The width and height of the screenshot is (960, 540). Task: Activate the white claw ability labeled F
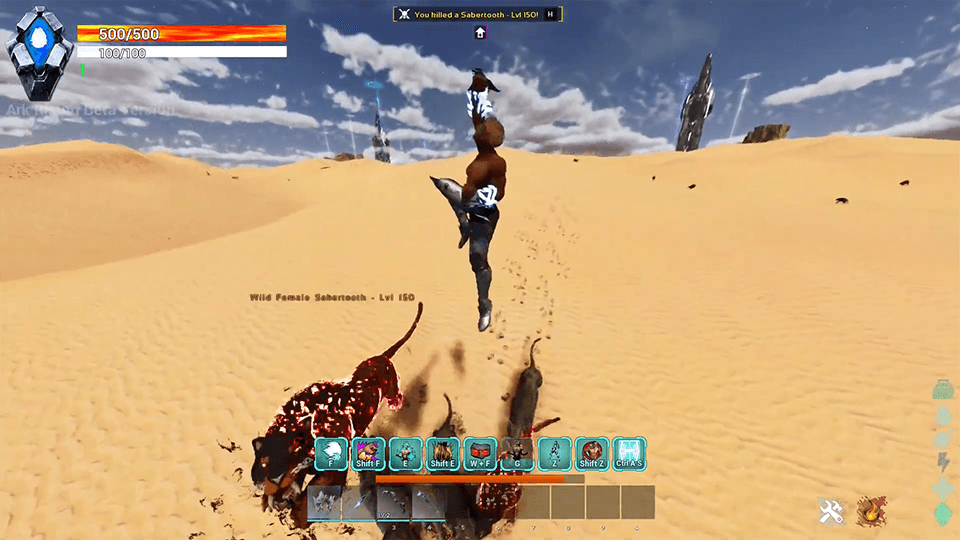[x=331, y=454]
